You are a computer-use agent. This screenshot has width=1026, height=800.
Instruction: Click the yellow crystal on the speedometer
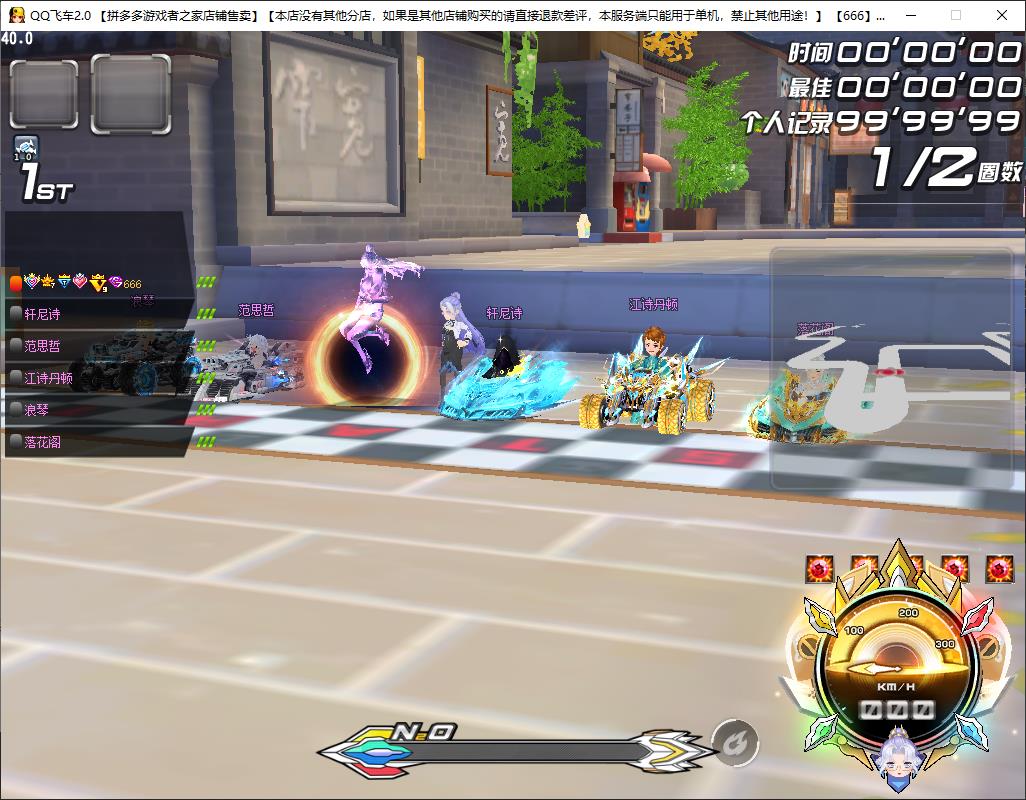point(822,617)
